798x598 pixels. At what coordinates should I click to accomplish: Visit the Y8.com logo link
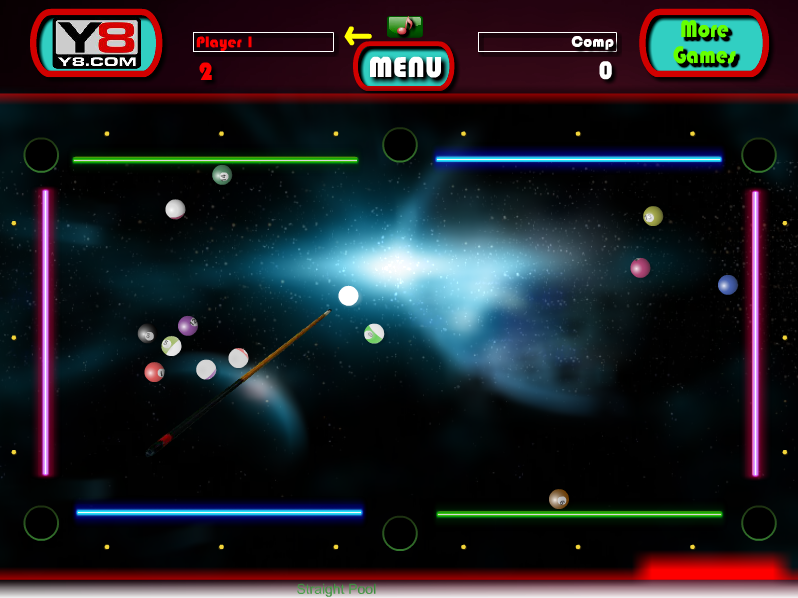(x=96, y=43)
